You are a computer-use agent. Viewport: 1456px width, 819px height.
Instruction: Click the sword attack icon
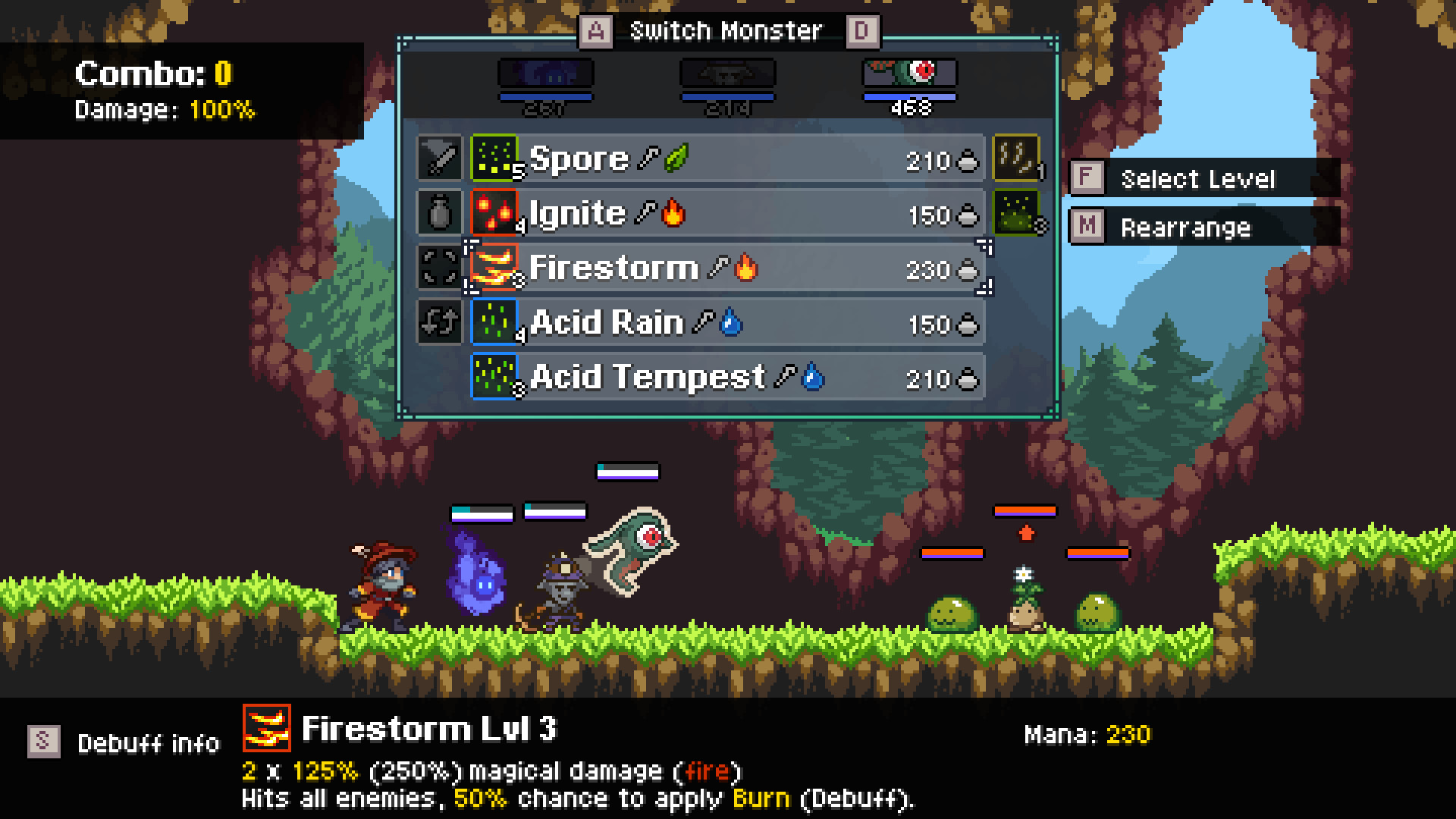coord(438,158)
